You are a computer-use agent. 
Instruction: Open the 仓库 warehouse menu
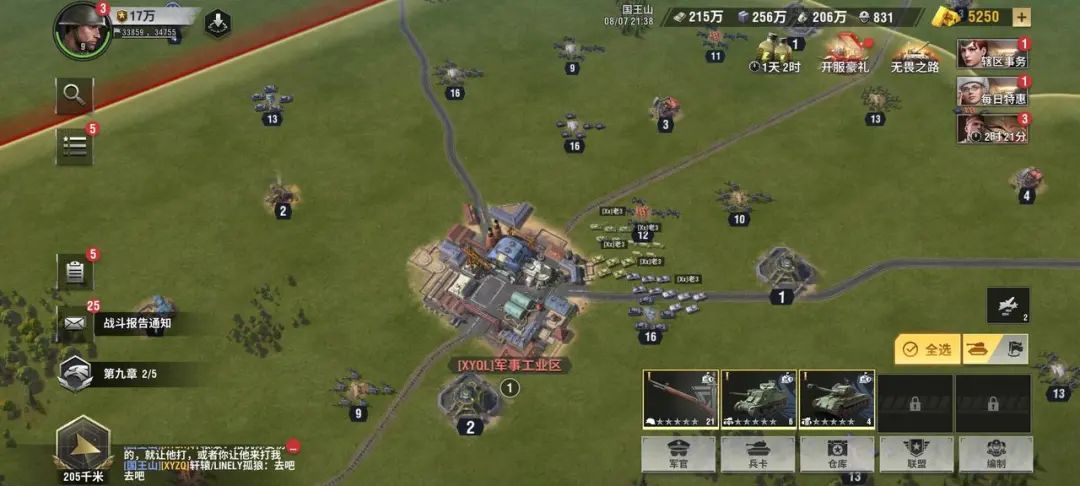pos(836,453)
